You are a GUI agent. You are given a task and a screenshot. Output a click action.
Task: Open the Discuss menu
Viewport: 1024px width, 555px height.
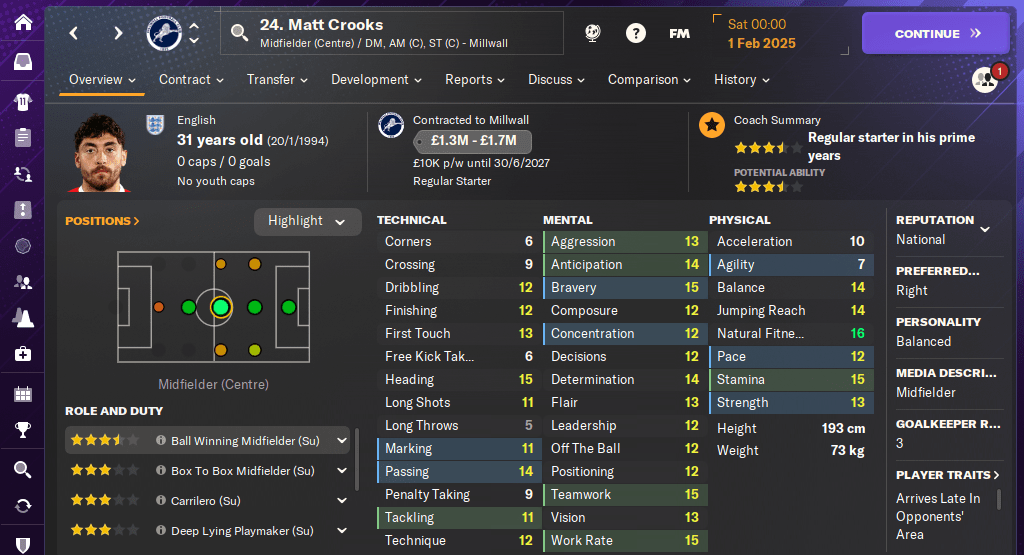[557, 80]
